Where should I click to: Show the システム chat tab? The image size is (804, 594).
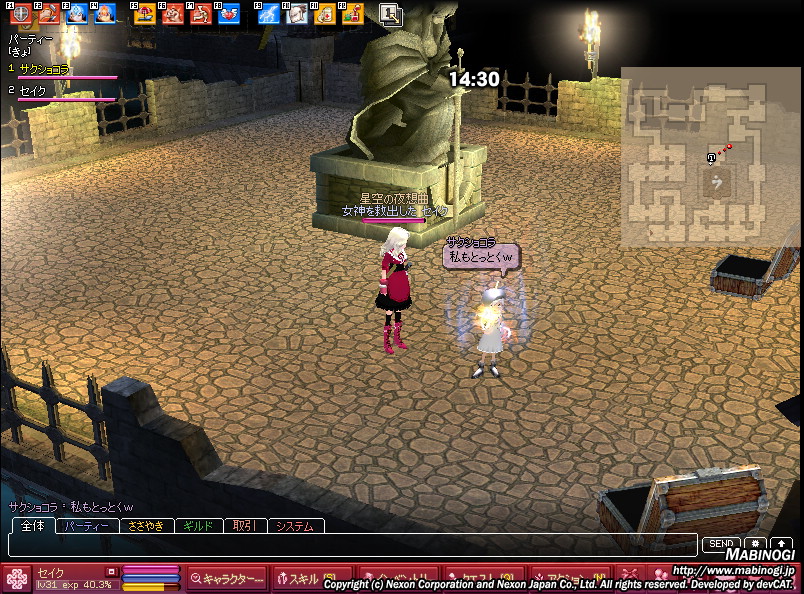294,526
